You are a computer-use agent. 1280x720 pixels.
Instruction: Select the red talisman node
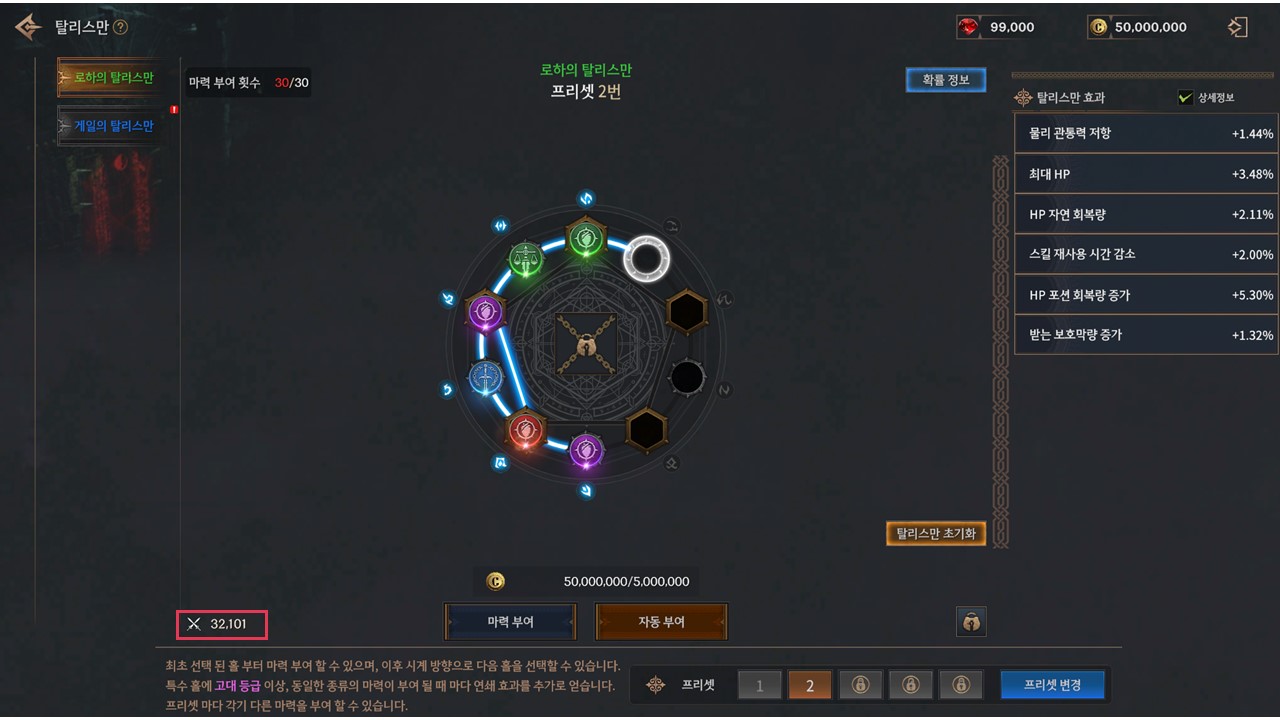[x=525, y=431]
